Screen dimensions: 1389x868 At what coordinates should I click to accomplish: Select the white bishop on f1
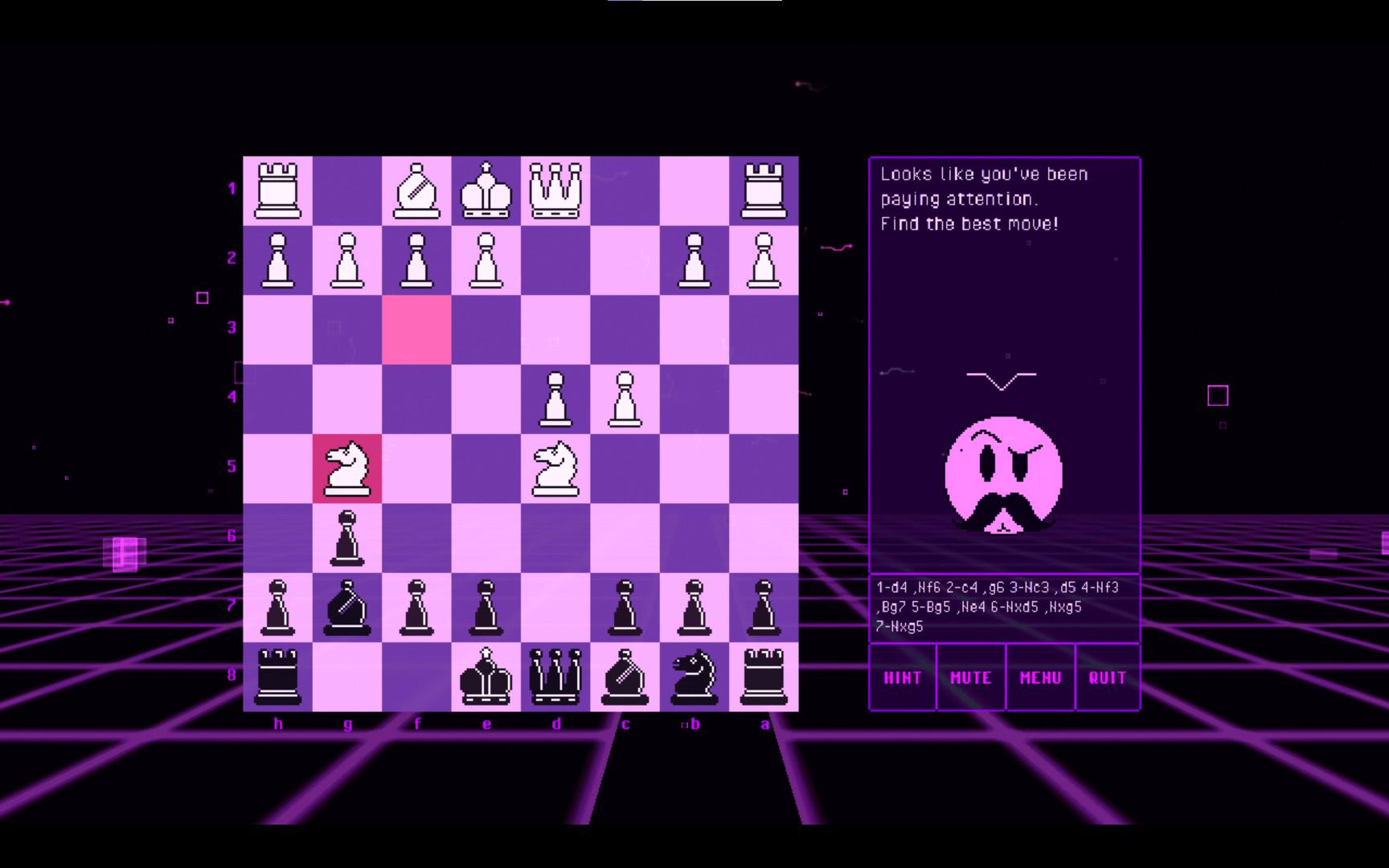point(417,189)
